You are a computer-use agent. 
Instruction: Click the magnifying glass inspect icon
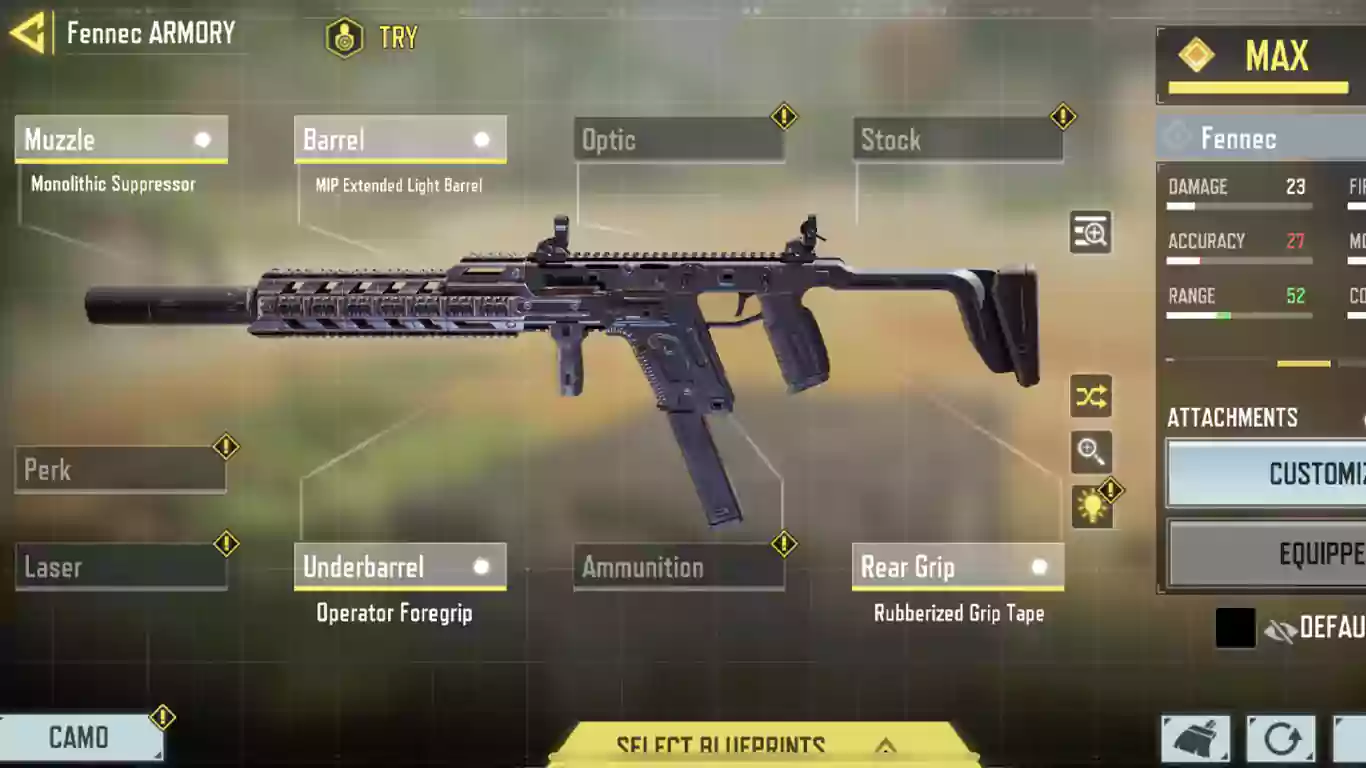tap(1090, 452)
